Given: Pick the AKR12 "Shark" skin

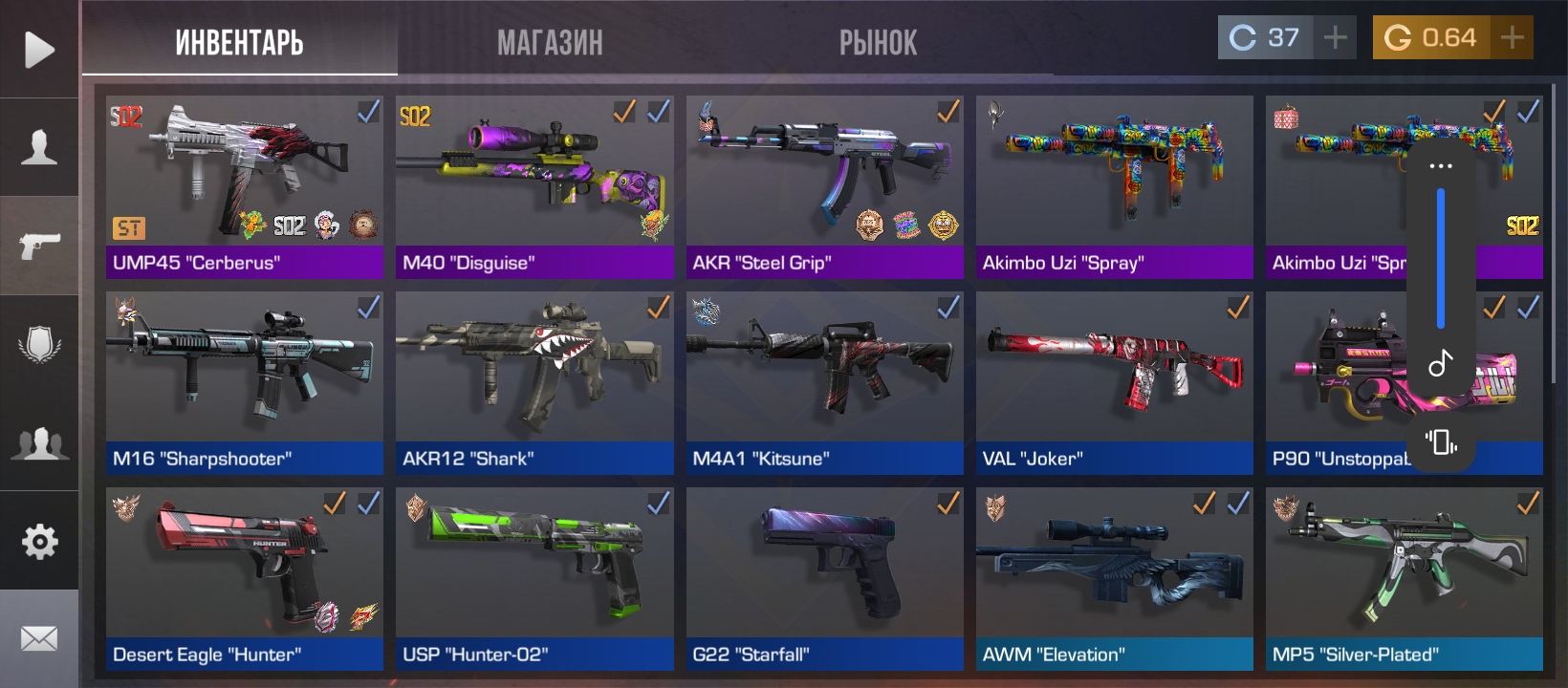Looking at the screenshot, I should pos(534,382).
